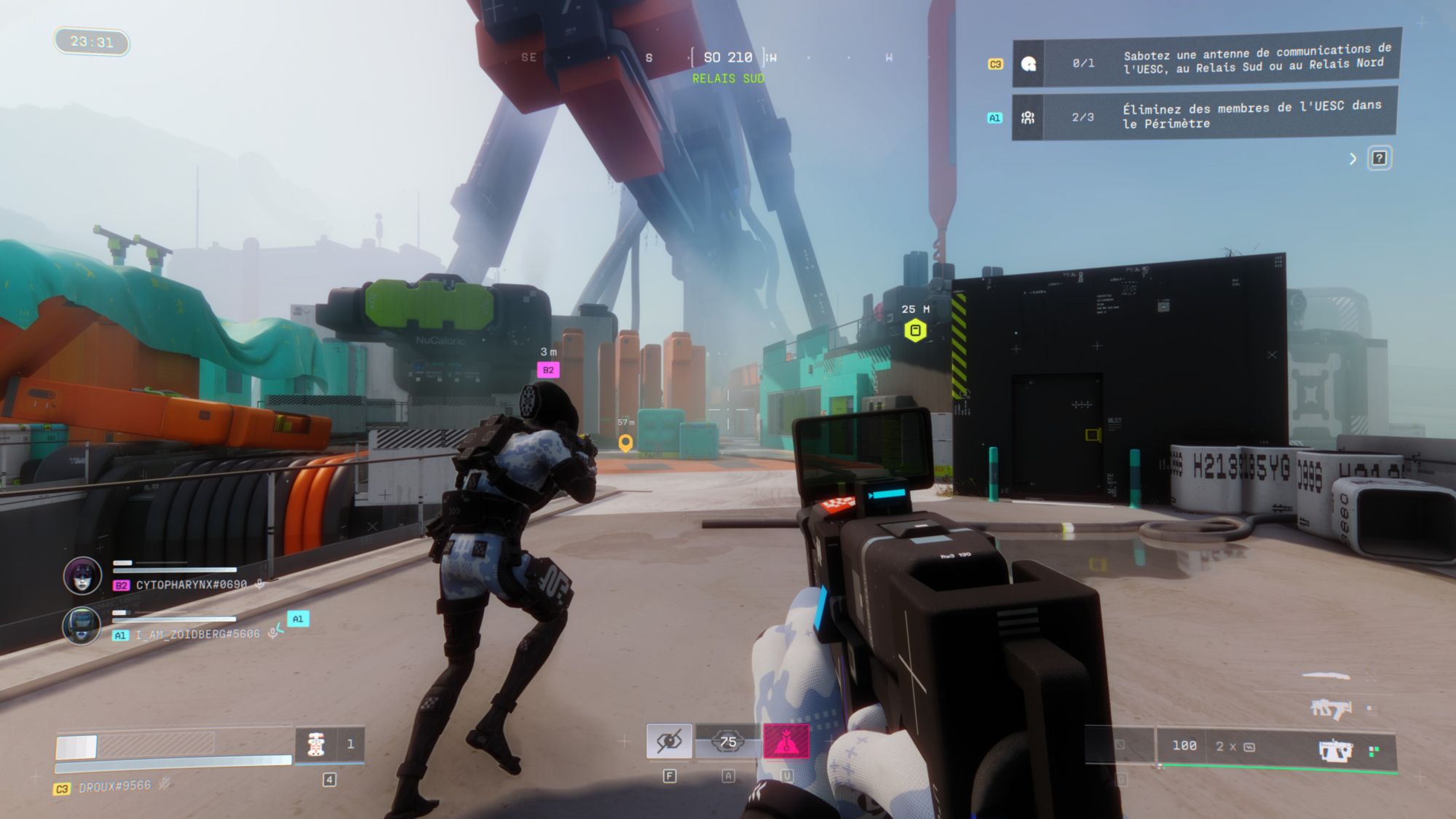Select the consumable slot holding one item
Viewport: 1456px width, 819px height.
329,744
